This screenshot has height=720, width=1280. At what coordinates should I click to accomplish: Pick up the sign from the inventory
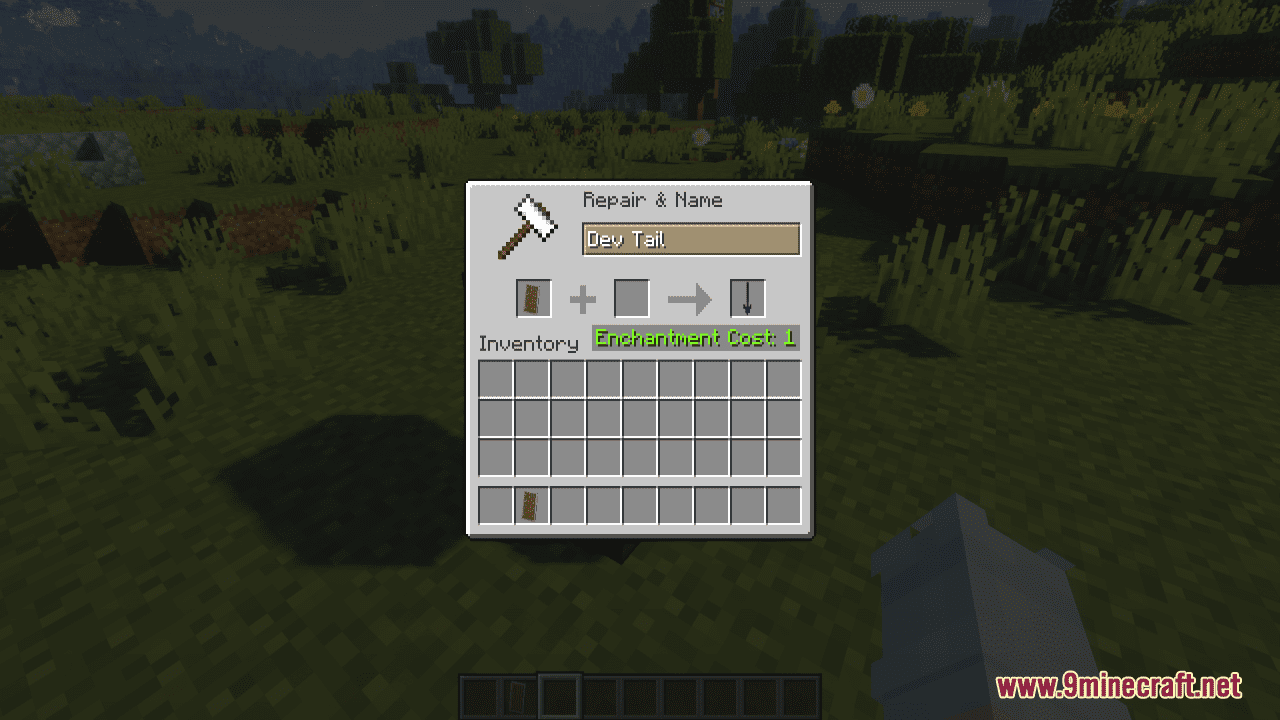[530, 505]
